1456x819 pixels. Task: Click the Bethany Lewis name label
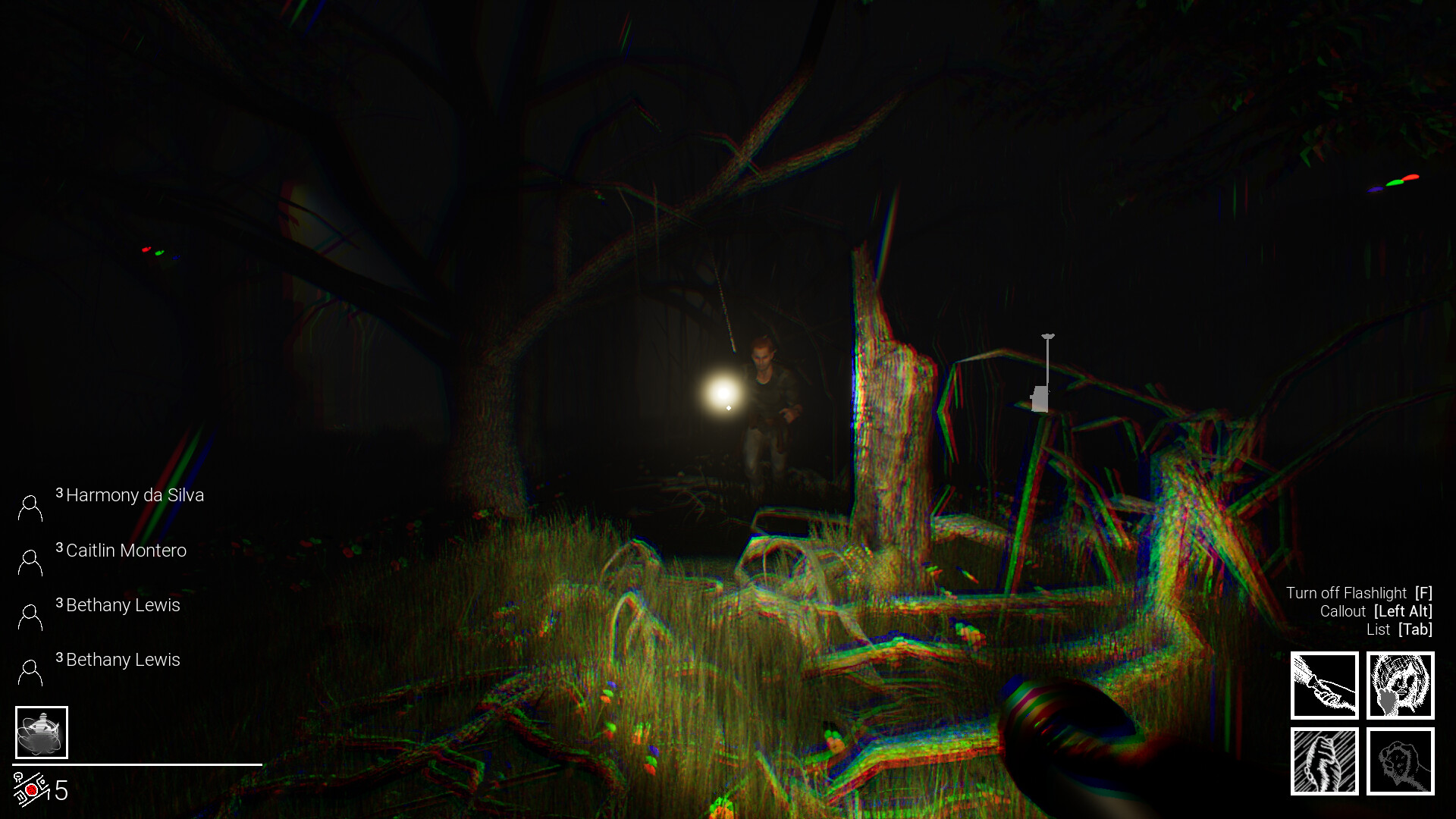coord(123,605)
